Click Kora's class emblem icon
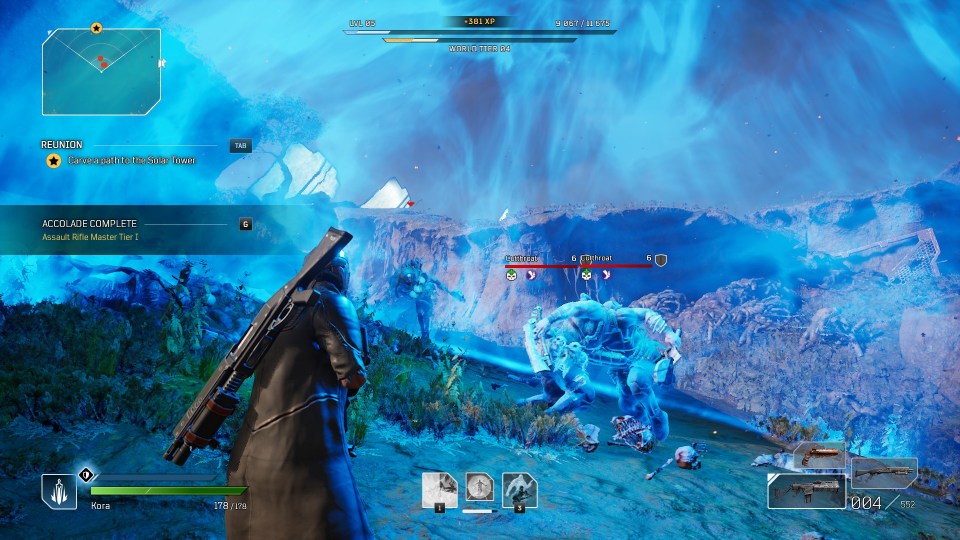The height and width of the screenshot is (540, 960). pyautogui.click(x=59, y=490)
